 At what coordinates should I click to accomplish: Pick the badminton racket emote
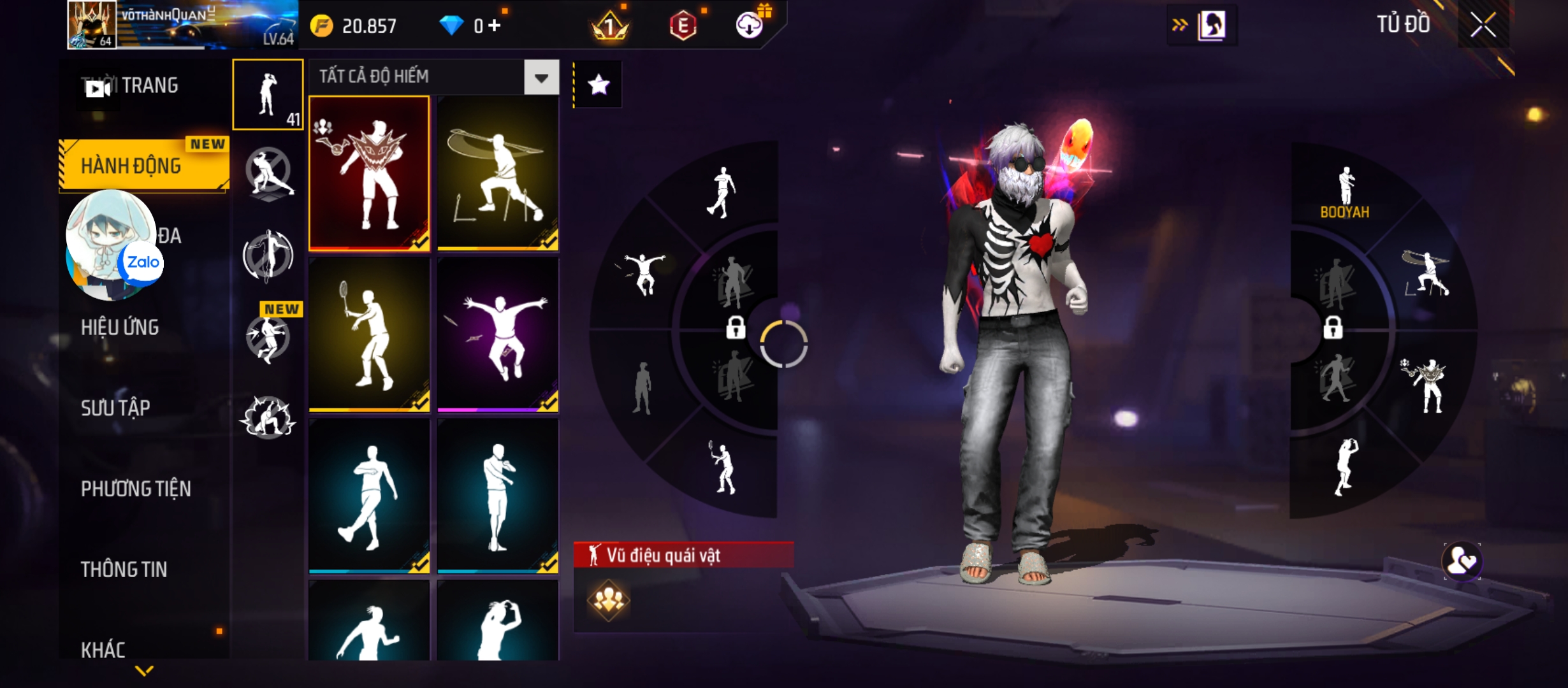(369, 334)
